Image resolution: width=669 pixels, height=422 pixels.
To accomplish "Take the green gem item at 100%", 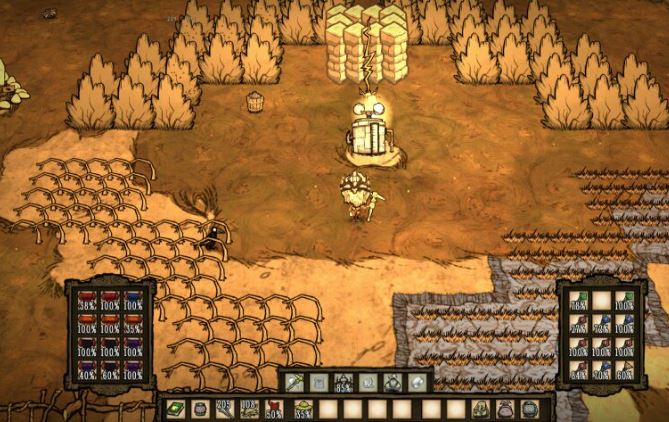I will (624, 300).
